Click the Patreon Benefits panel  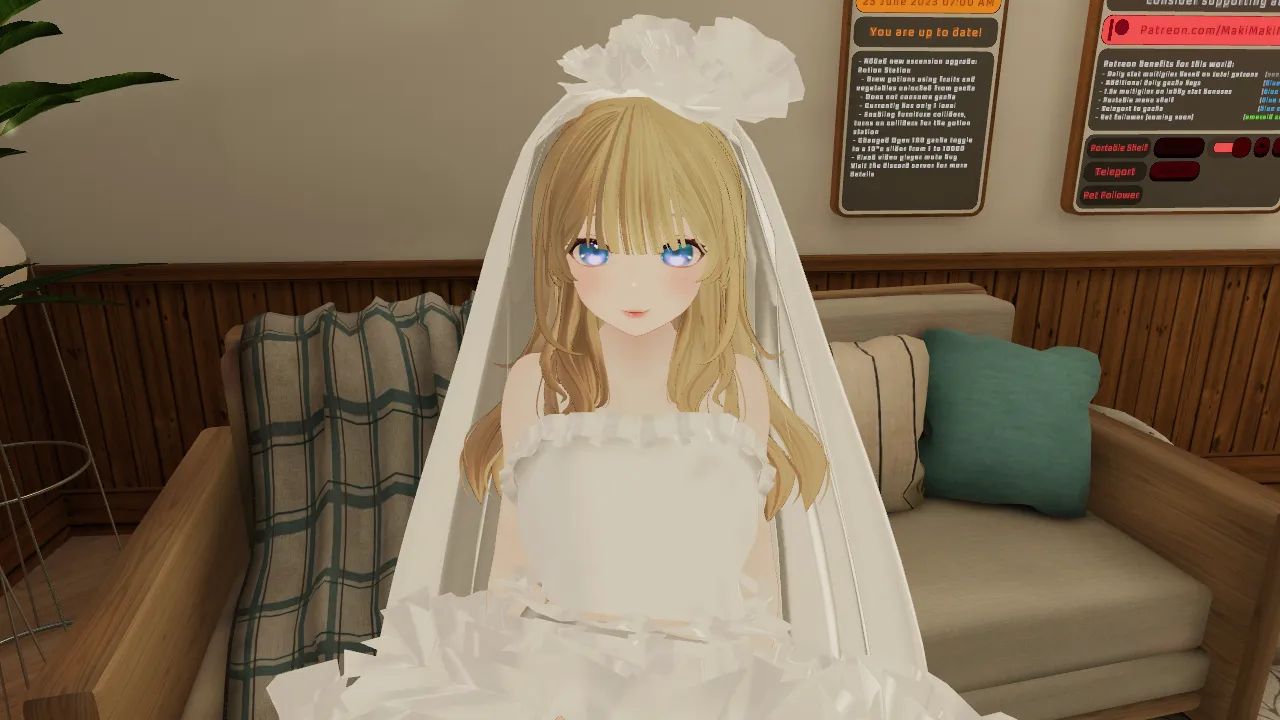point(1180,90)
